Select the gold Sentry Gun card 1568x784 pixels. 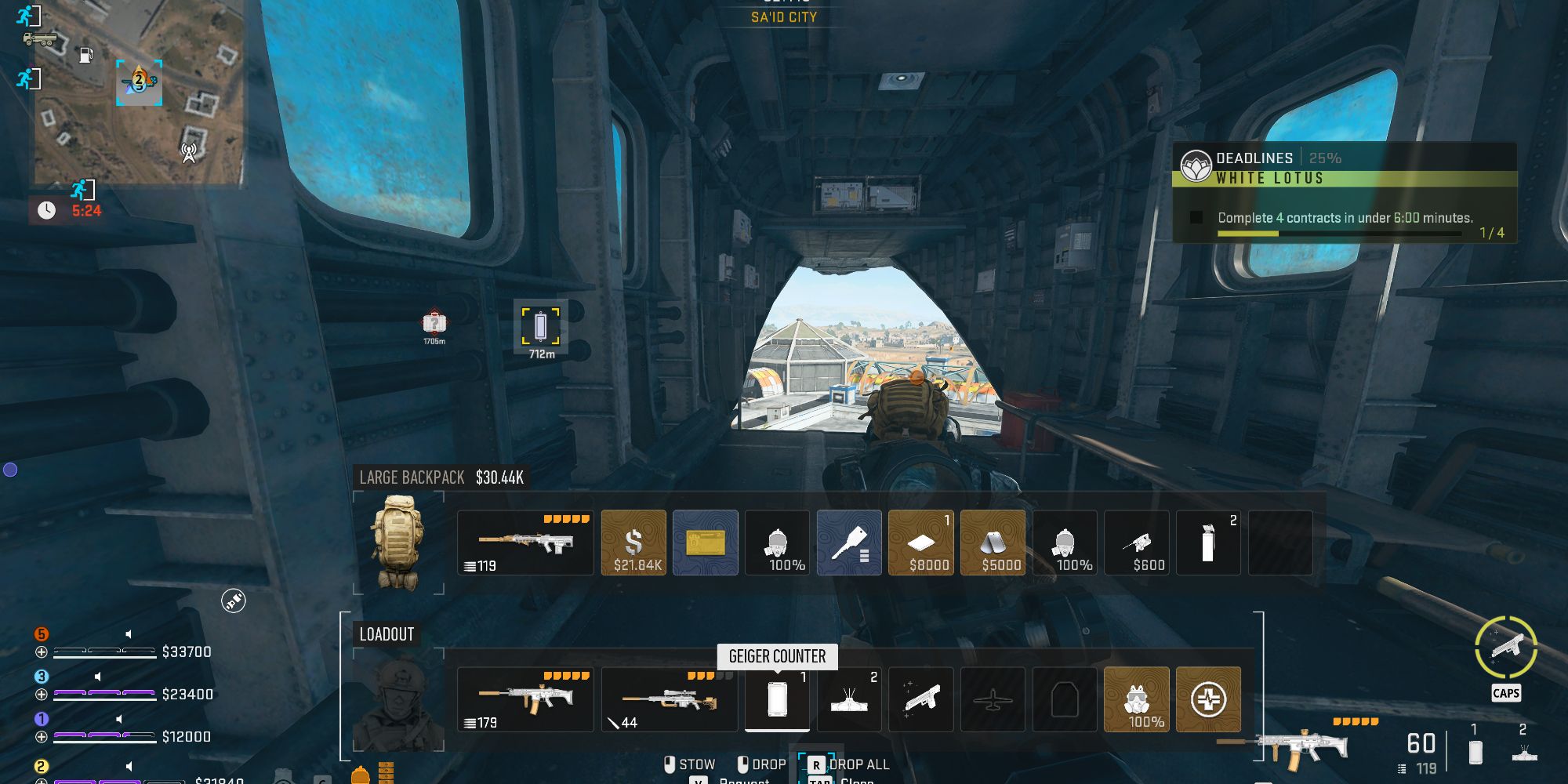point(705,543)
